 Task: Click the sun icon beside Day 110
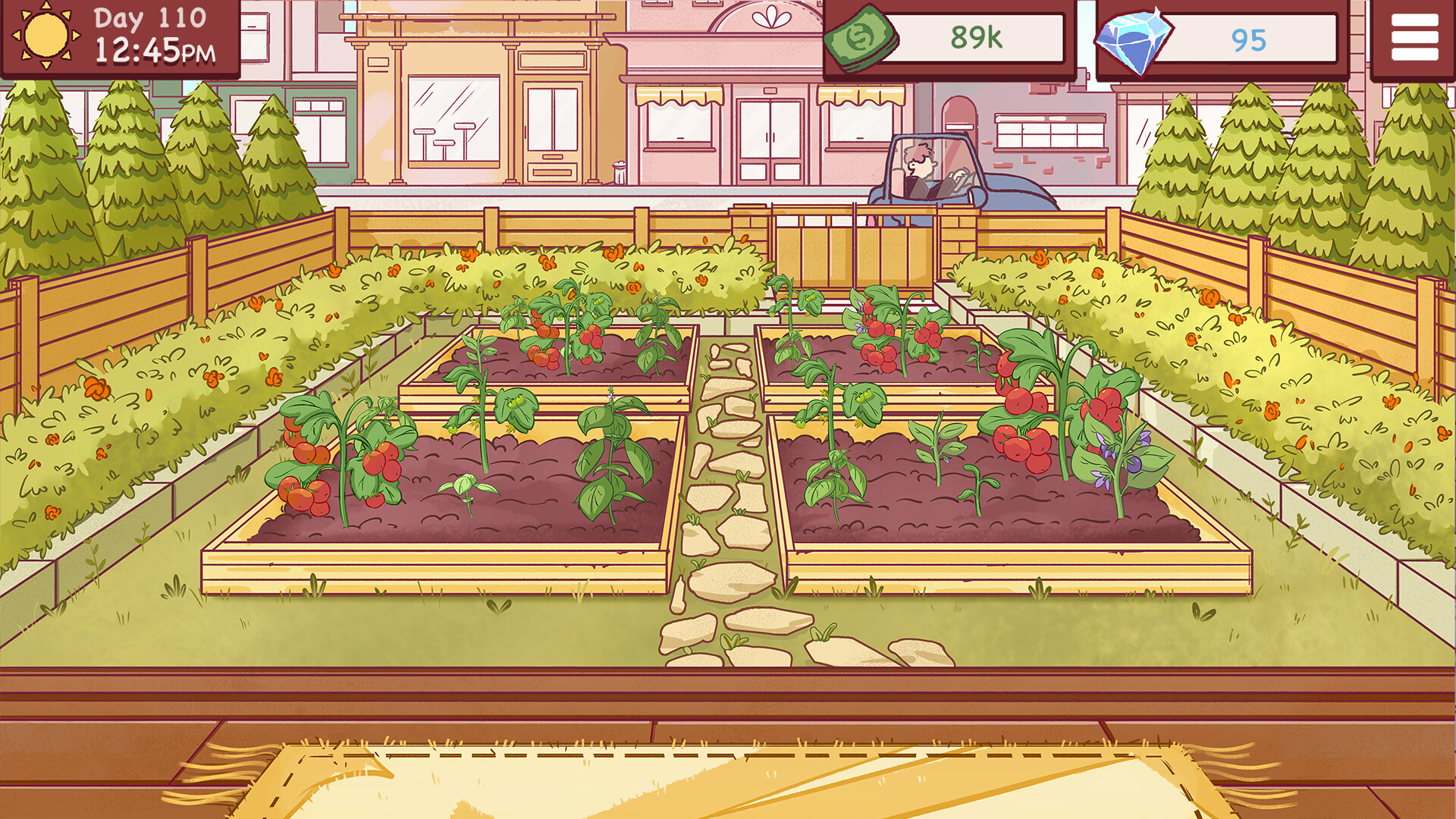click(x=44, y=36)
